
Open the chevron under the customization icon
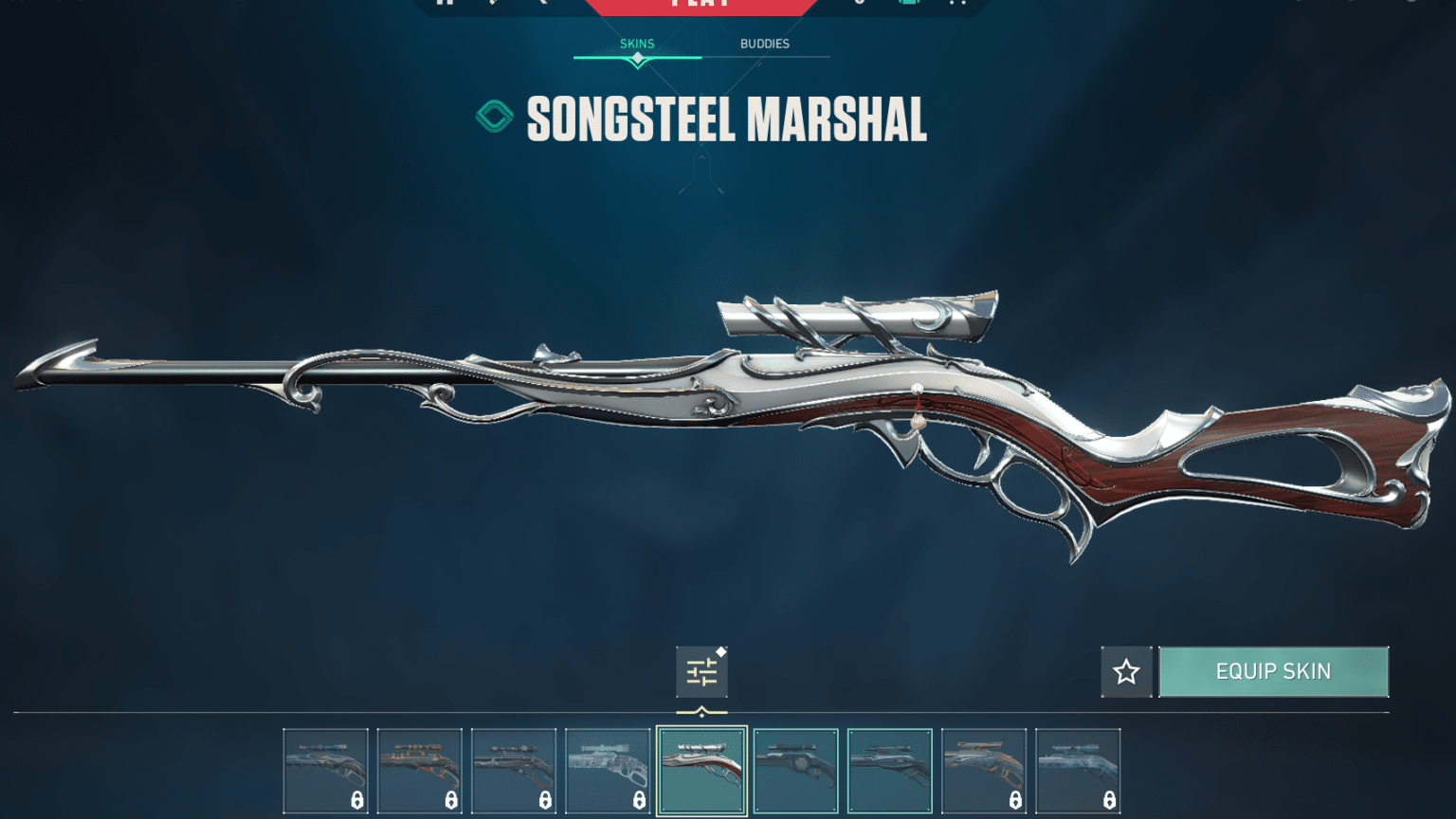click(701, 709)
